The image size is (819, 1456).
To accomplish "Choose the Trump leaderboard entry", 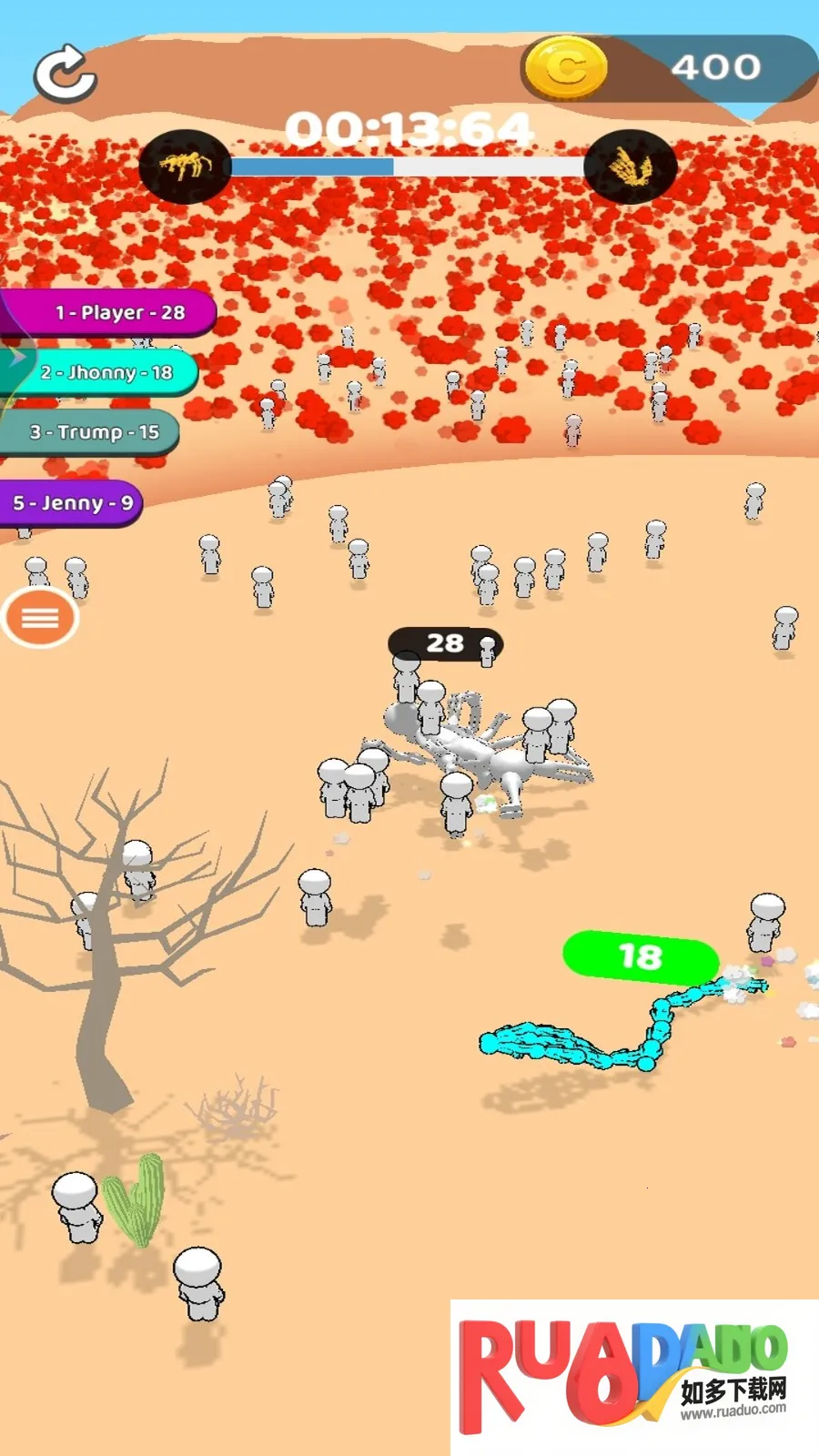I will 91,432.
